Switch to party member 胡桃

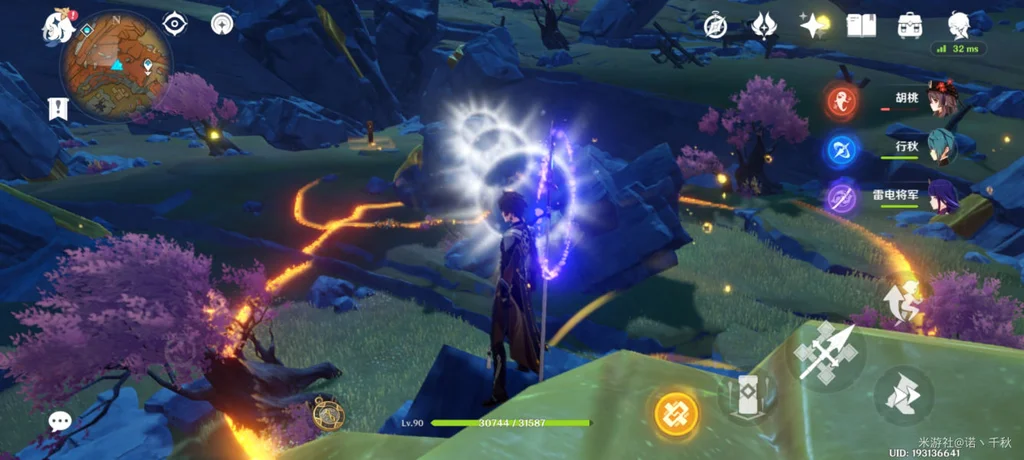tap(941, 99)
